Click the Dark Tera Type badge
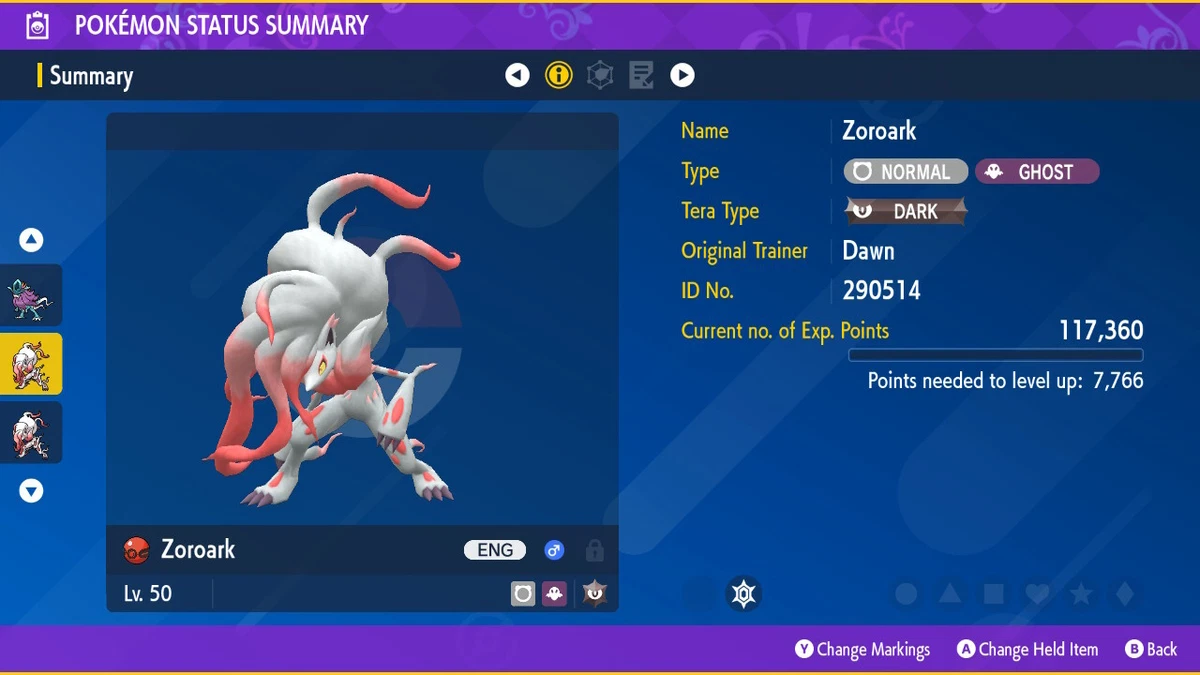Image resolution: width=1200 pixels, height=675 pixels. (906, 211)
